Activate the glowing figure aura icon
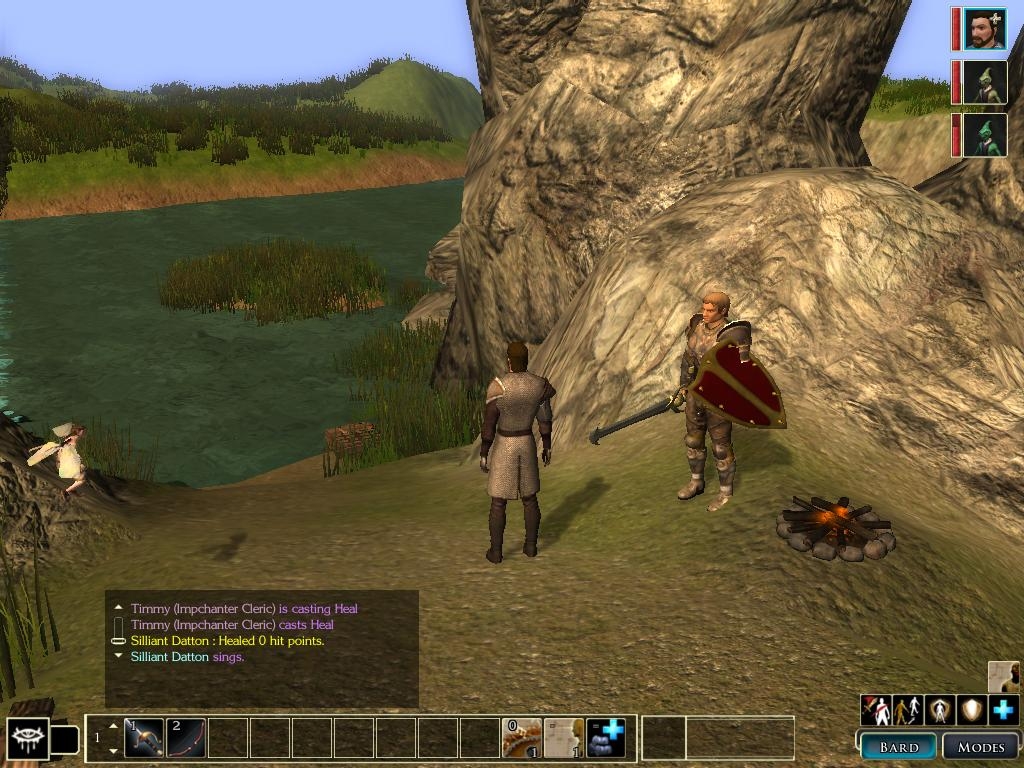 point(940,710)
